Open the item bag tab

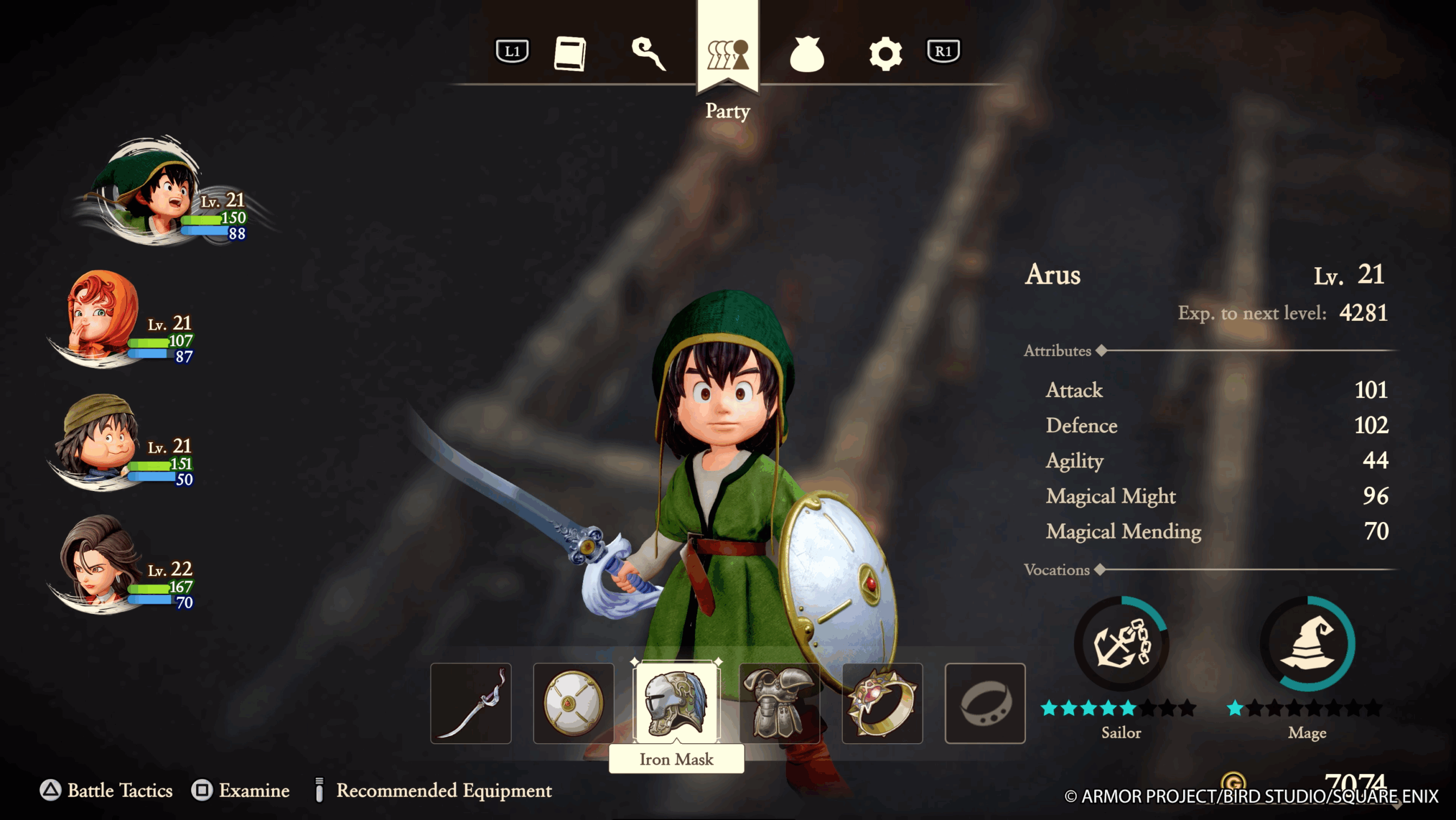806,55
